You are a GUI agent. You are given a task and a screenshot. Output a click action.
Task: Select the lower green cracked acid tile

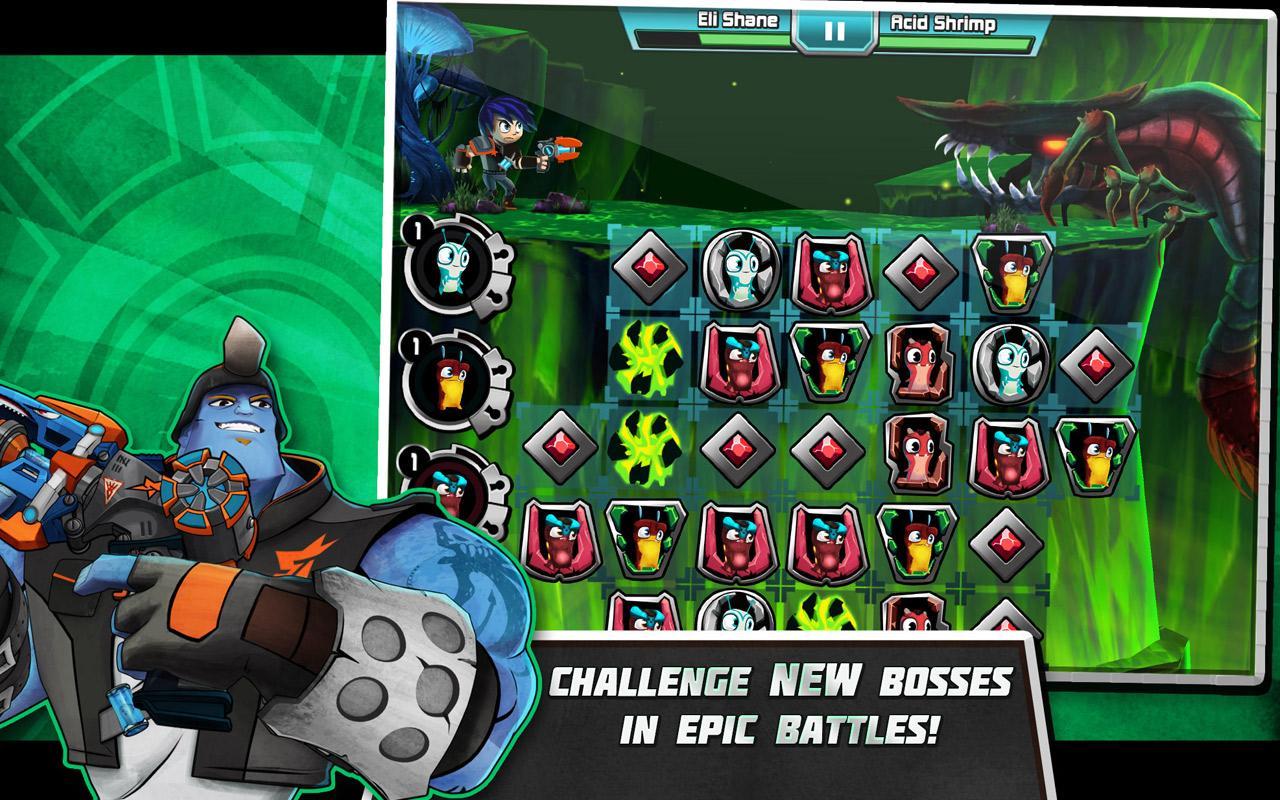point(649,448)
